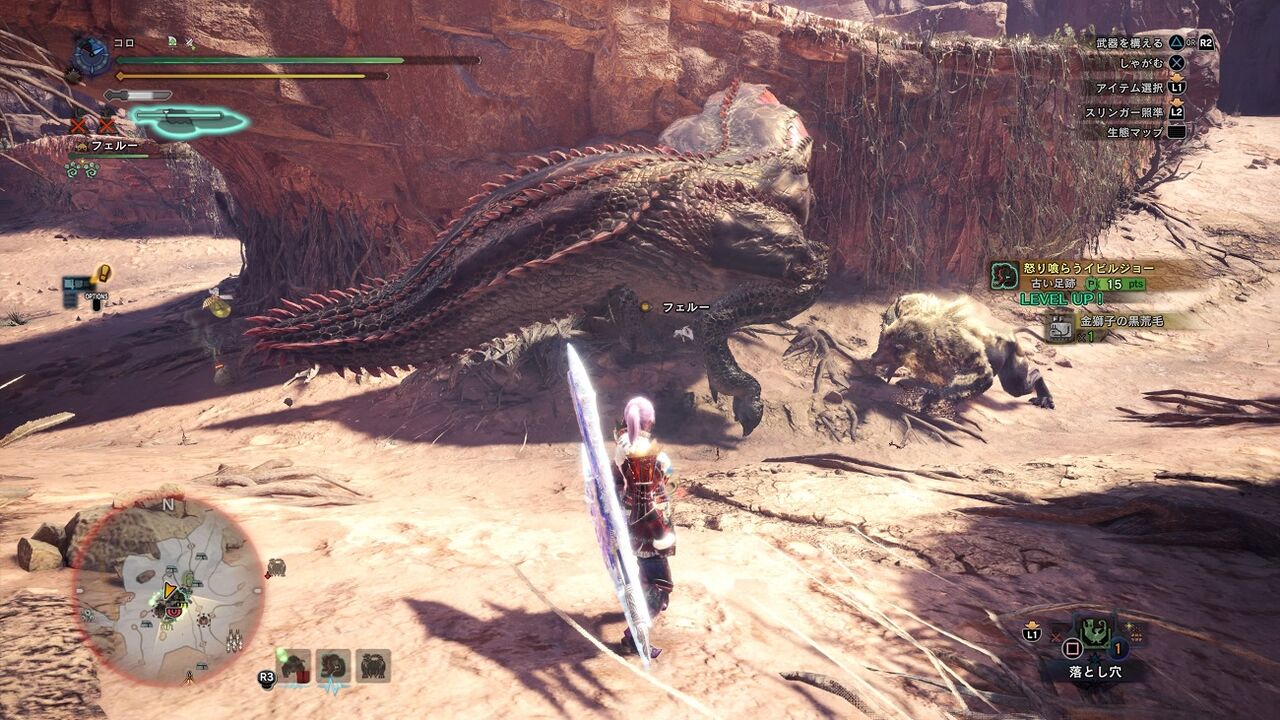Image resolution: width=1280 pixels, height=720 pixels.
Task: Select the 金獅子の黒荒毛 material icon
Action: coord(1060,327)
